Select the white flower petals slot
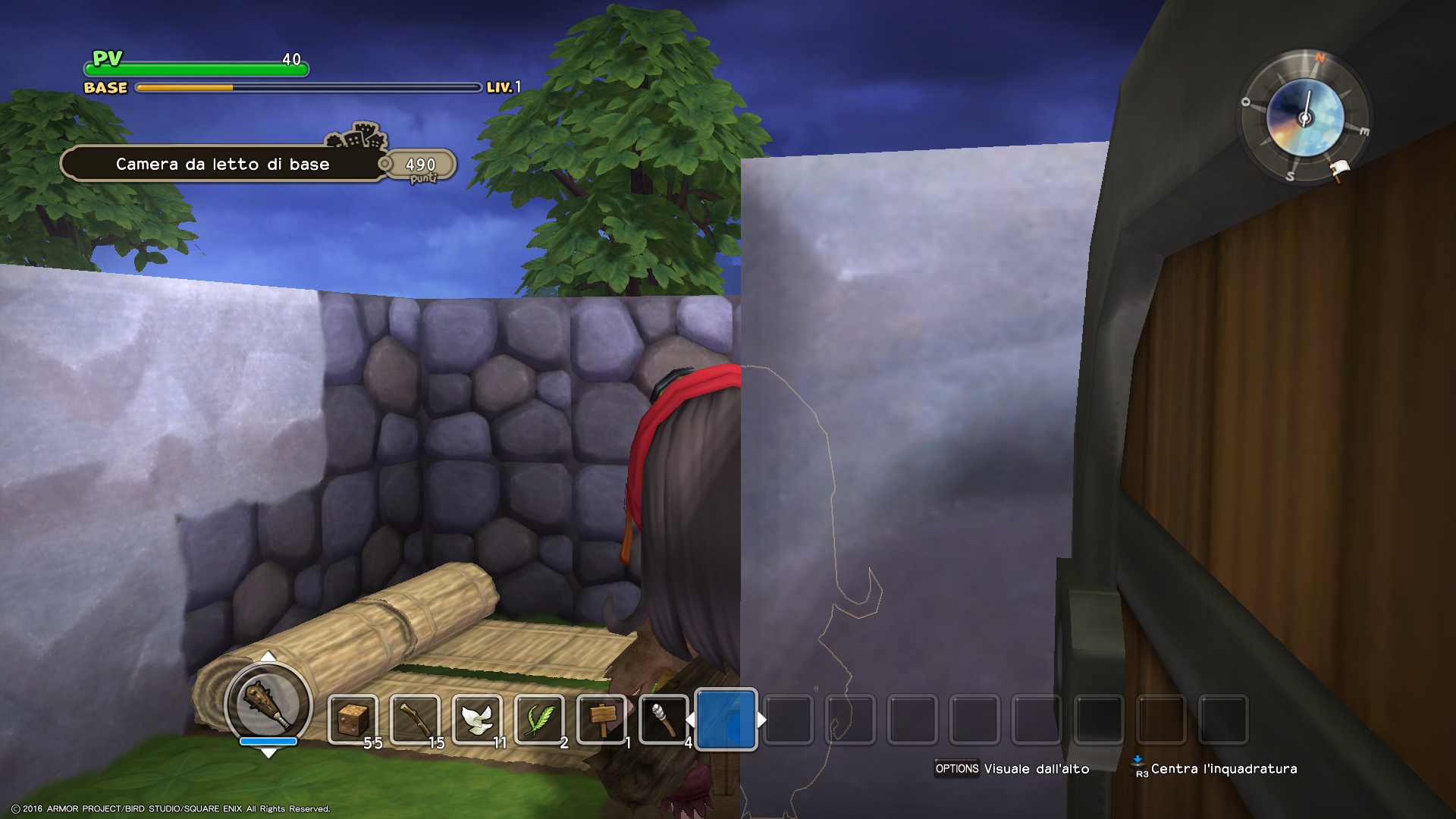Viewport: 1456px width, 819px height. pos(477,719)
